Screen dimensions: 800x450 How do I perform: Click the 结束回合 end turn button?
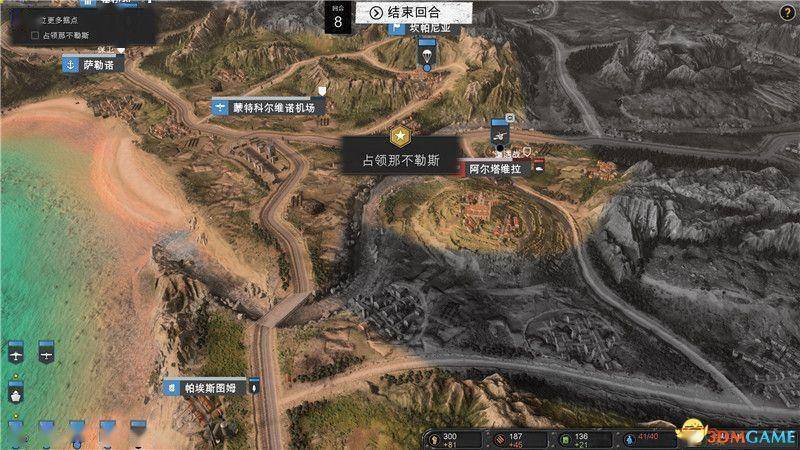(405, 13)
